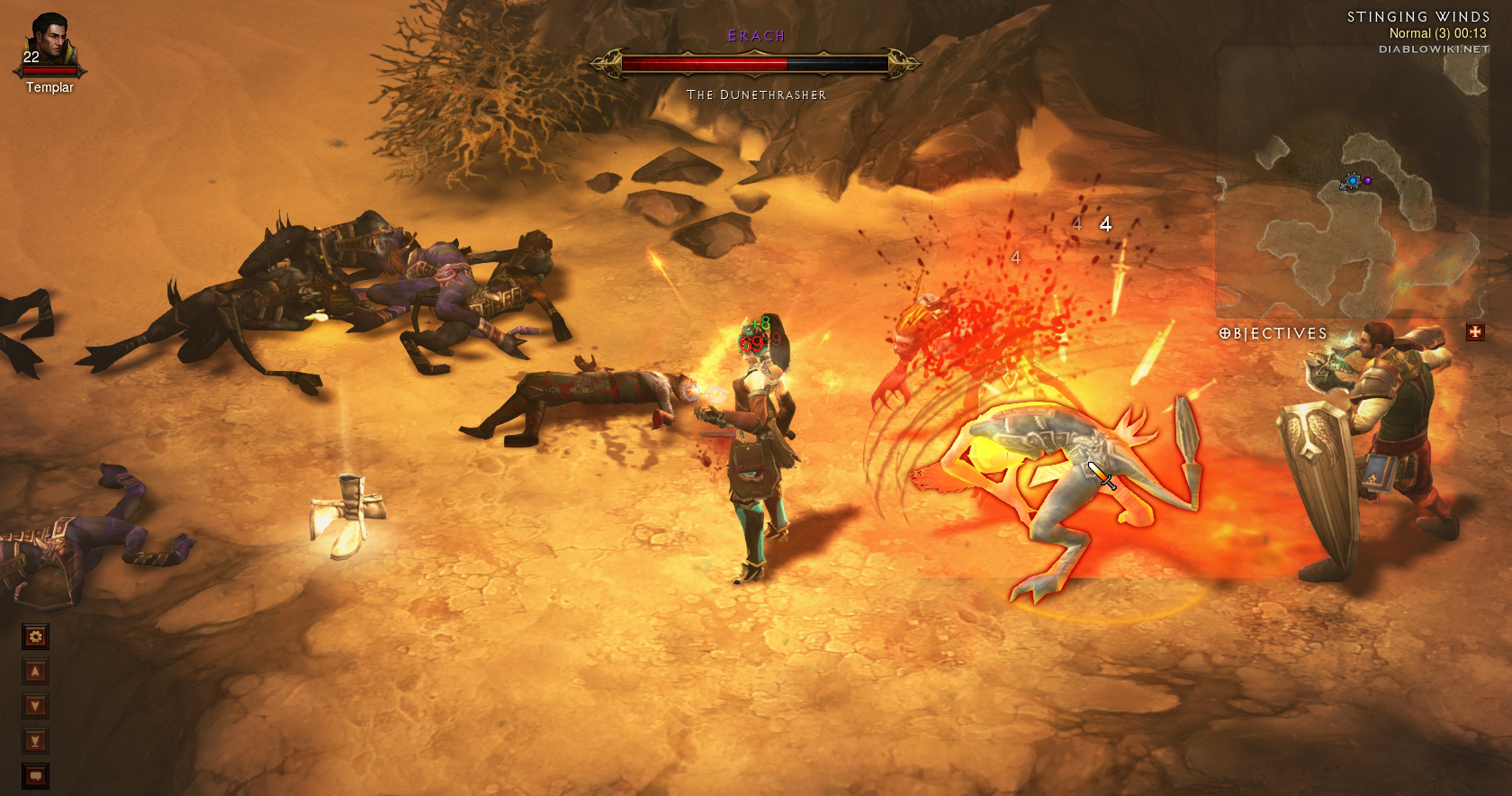Viewport: 1512px width, 796px height.
Task: Click the chat down-arrow button
Action: [35, 706]
